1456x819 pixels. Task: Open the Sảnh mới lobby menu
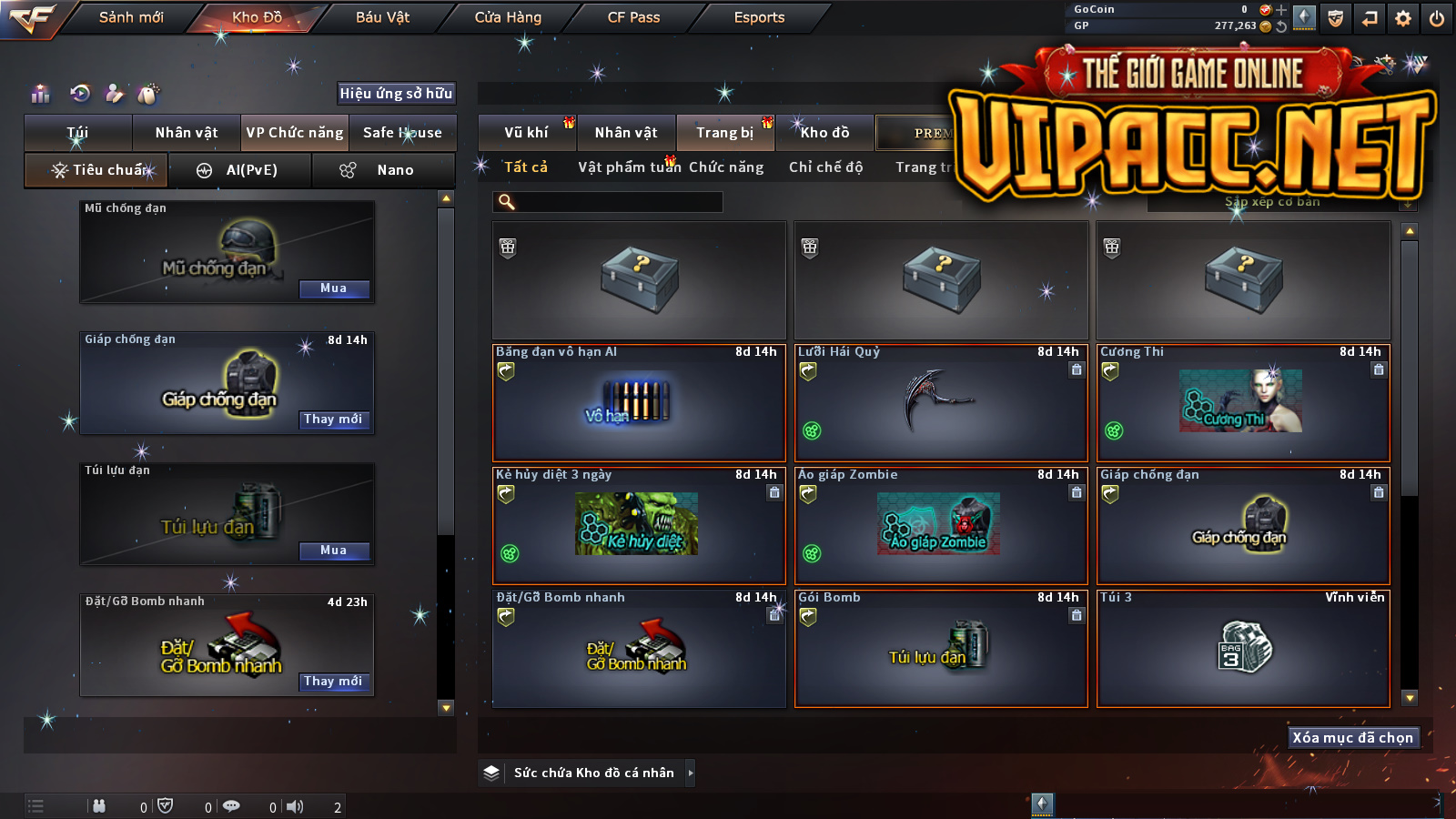tap(131, 17)
